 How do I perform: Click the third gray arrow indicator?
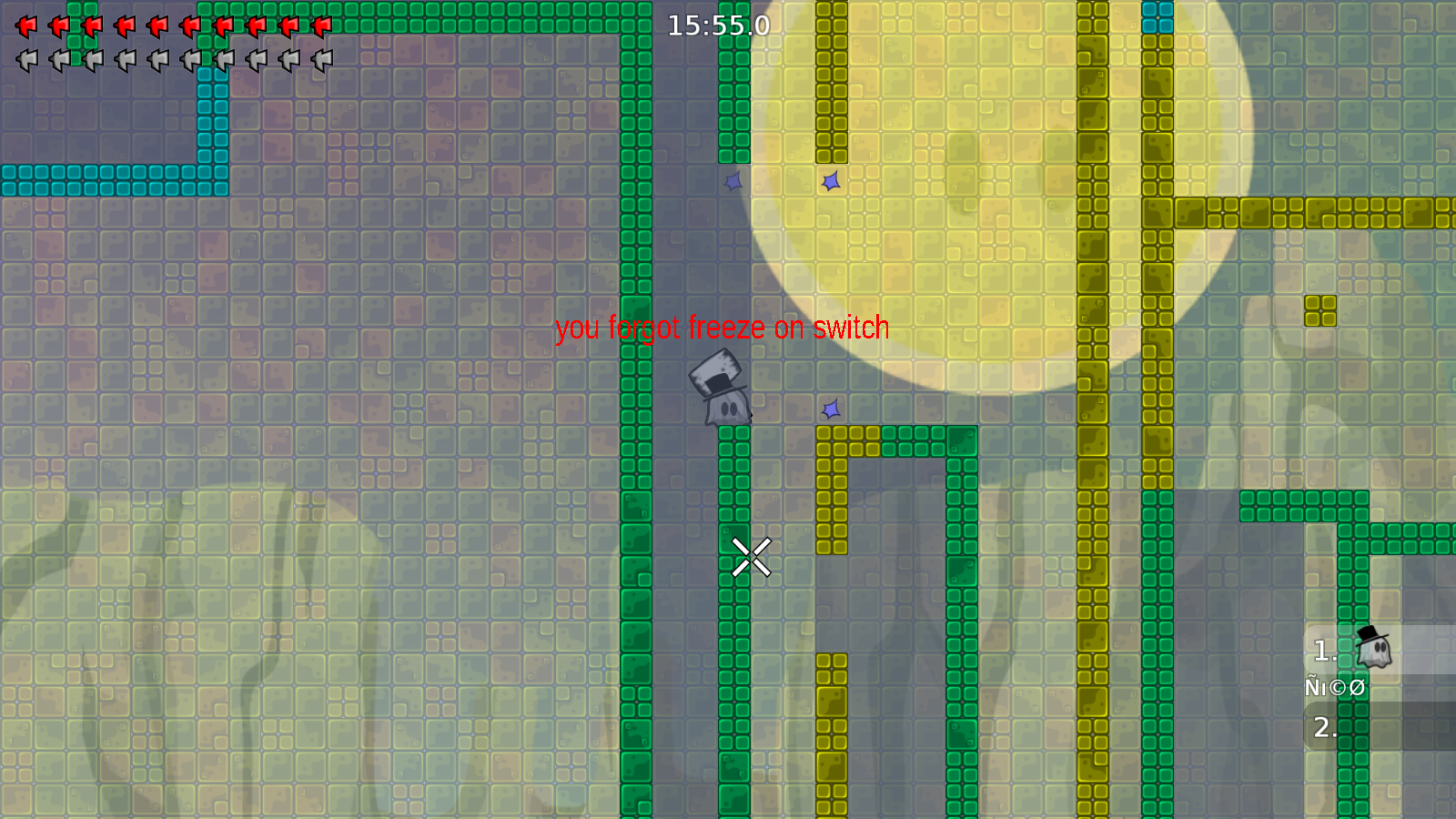coord(93,59)
